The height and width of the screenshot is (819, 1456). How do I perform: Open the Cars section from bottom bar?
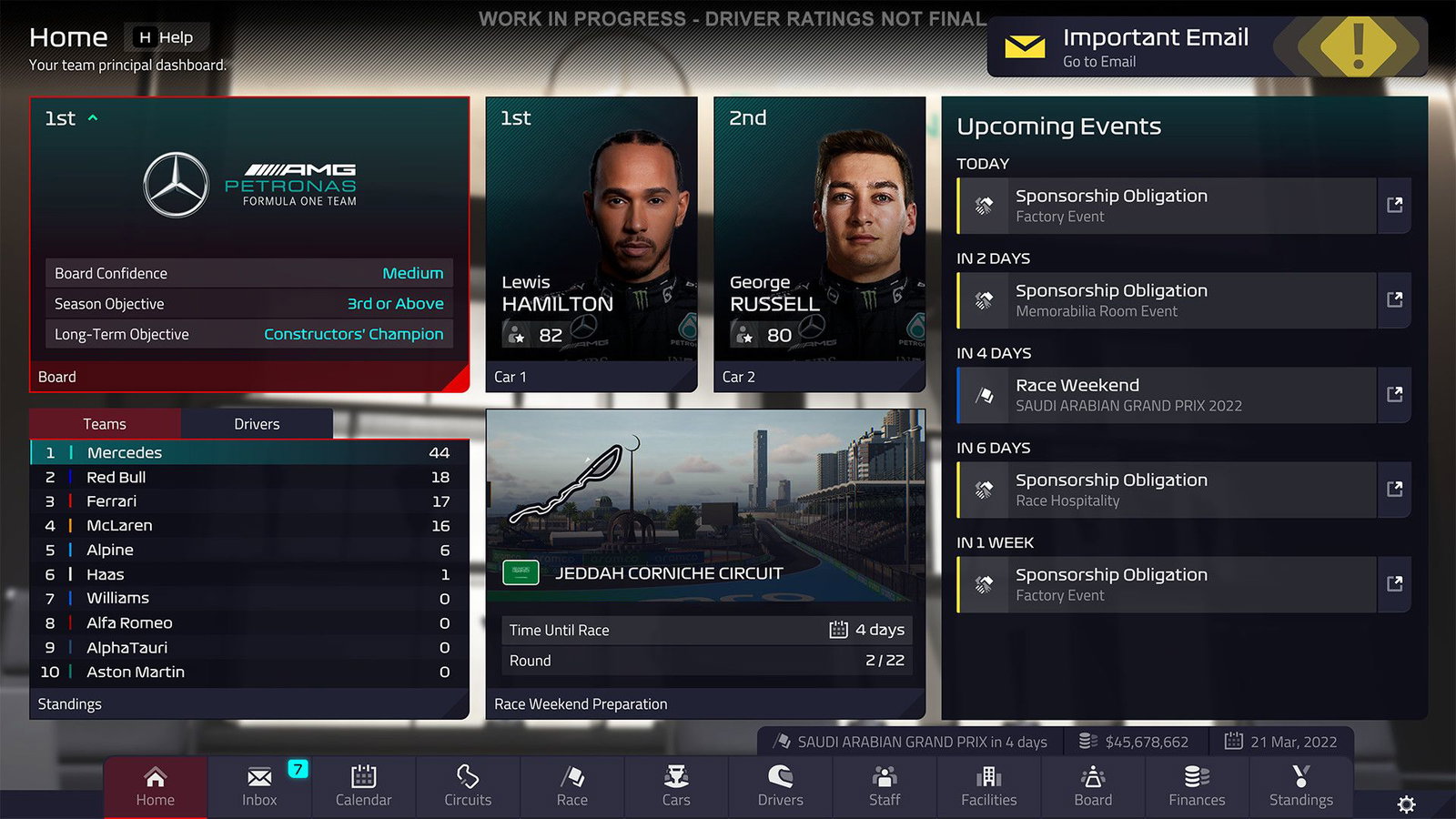(675, 785)
